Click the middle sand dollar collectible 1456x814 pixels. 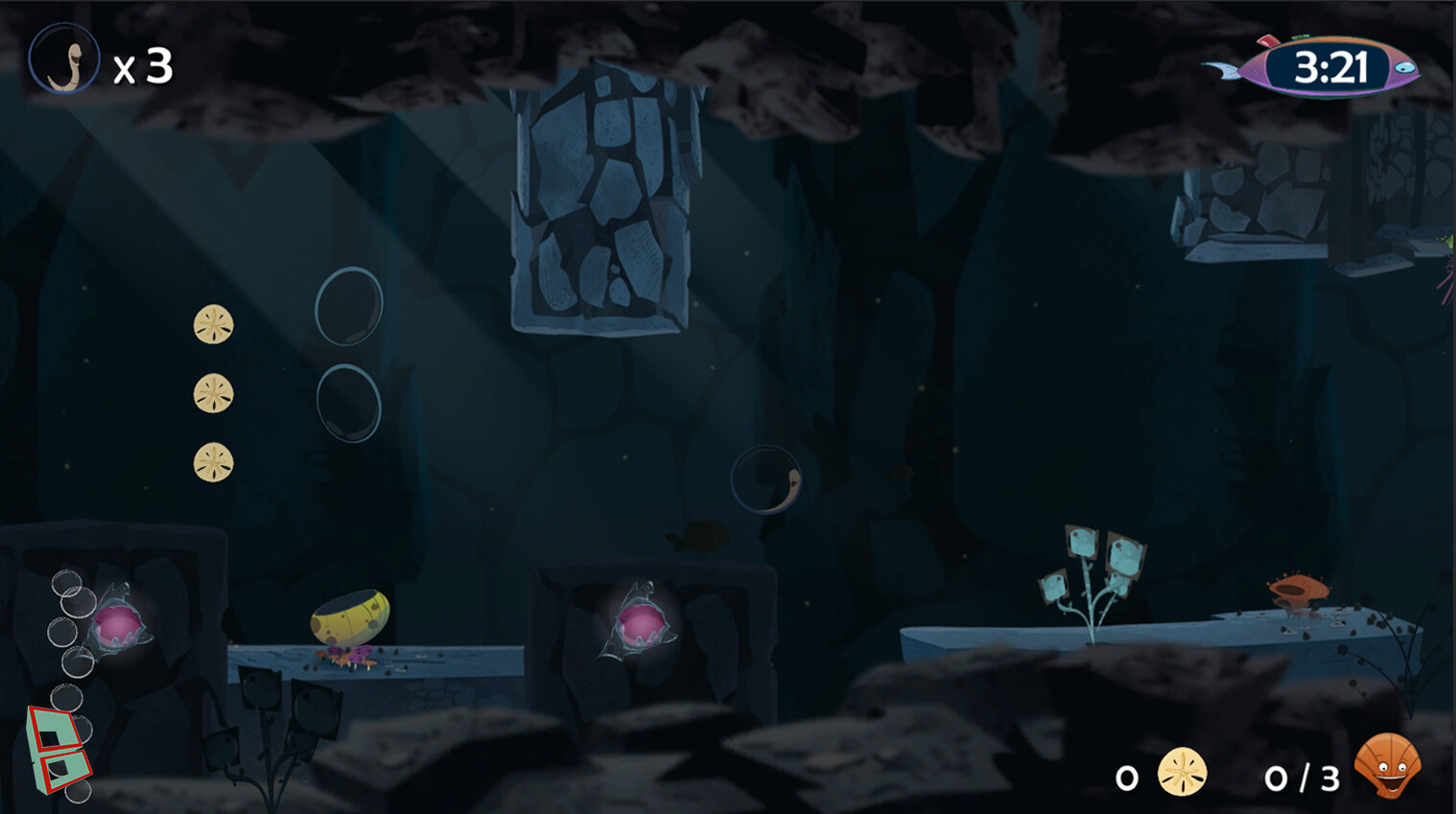[212, 394]
